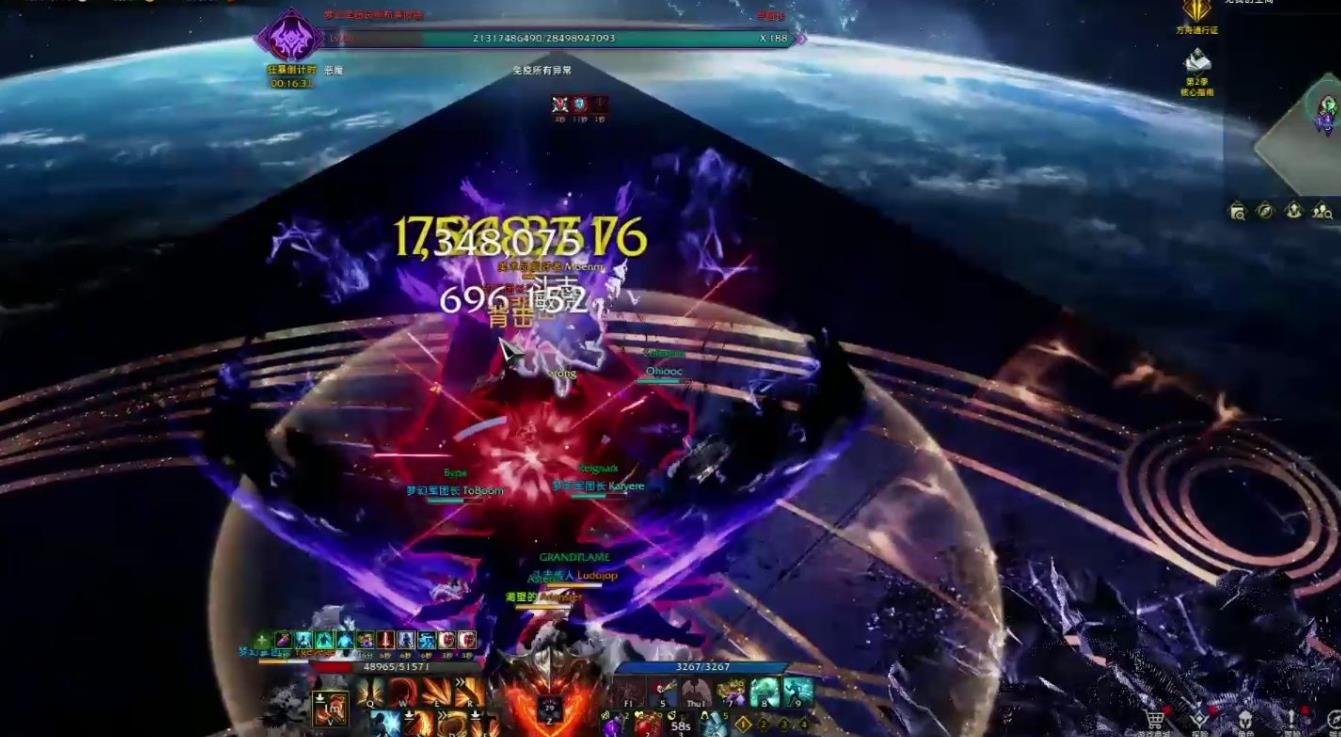Click the map search button under minimap
The width and height of the screenshot is (1341, 737).
[1237, 210]
